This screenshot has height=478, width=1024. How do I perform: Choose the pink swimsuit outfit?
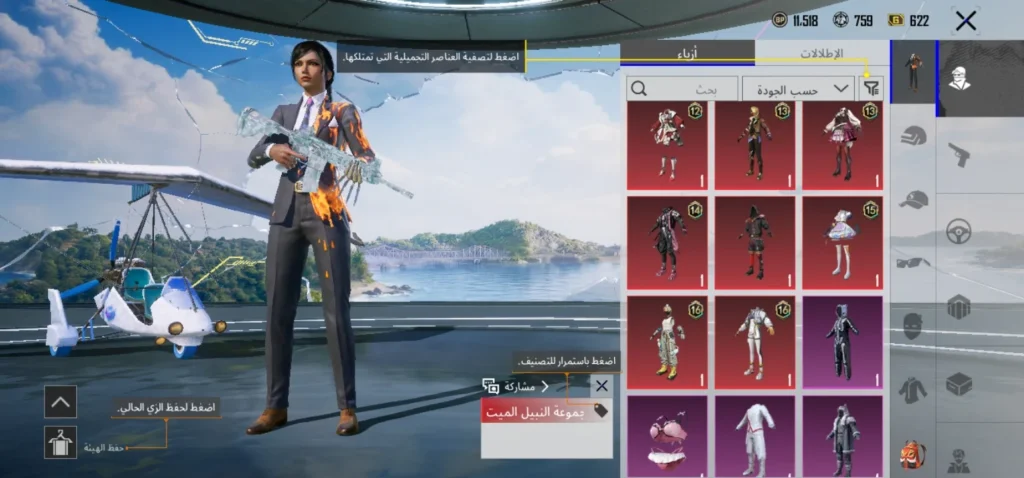pyautogui.click(x=667, y=435)
